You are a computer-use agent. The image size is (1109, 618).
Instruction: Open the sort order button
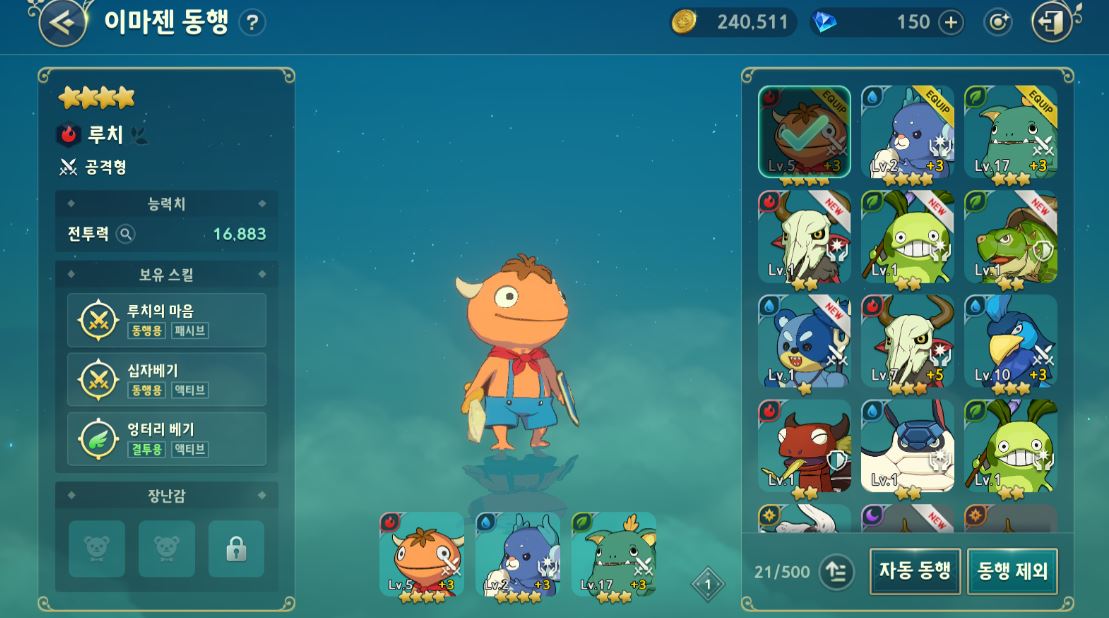click(x=836, y=572)
